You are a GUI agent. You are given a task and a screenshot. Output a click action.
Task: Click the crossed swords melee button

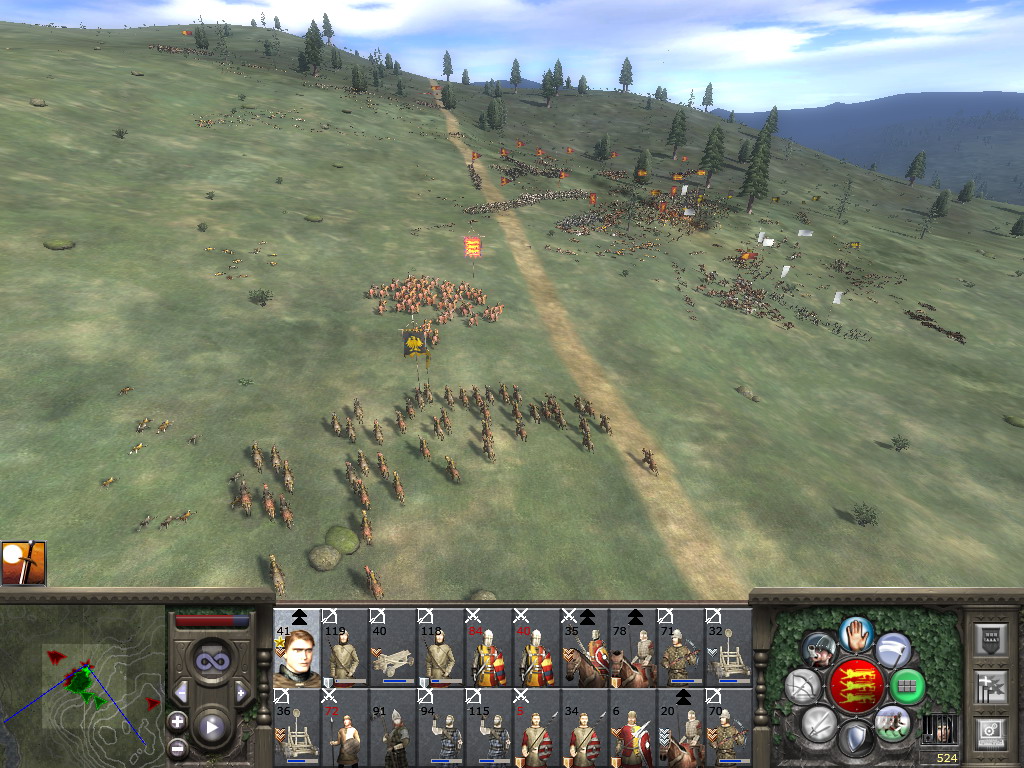click(818, 722)
